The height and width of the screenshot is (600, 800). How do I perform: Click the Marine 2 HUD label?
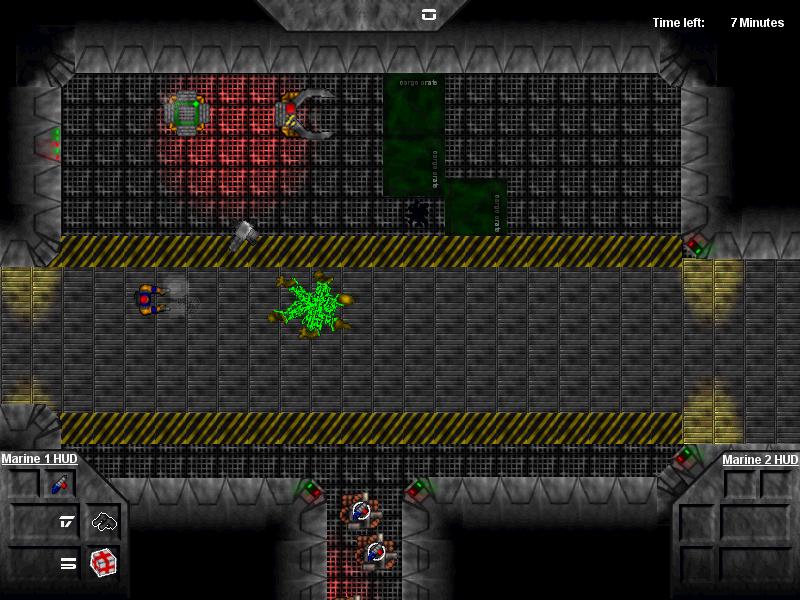(x=760, y=460)
